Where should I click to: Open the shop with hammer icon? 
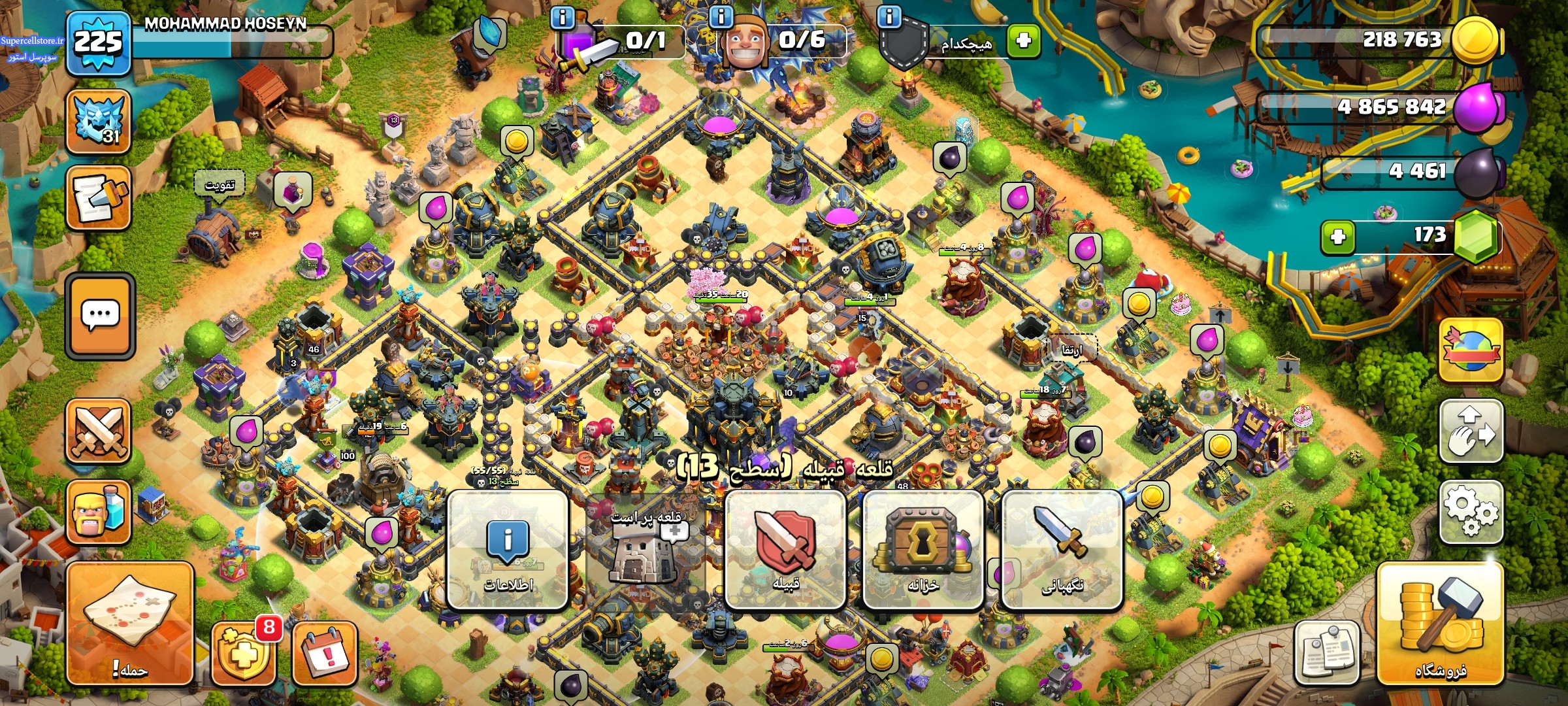[1440, 626]
